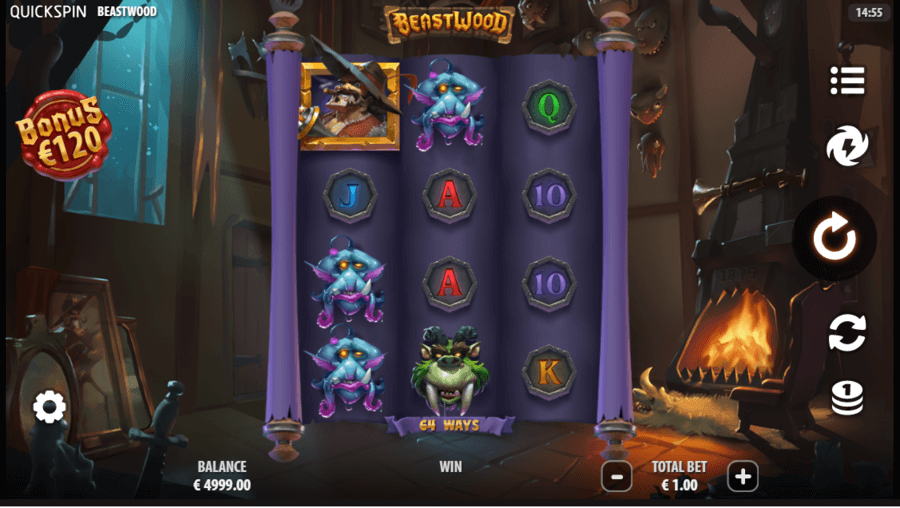
Task: Toggle the lightning fast-play mode
Action: tap(846, 147)
